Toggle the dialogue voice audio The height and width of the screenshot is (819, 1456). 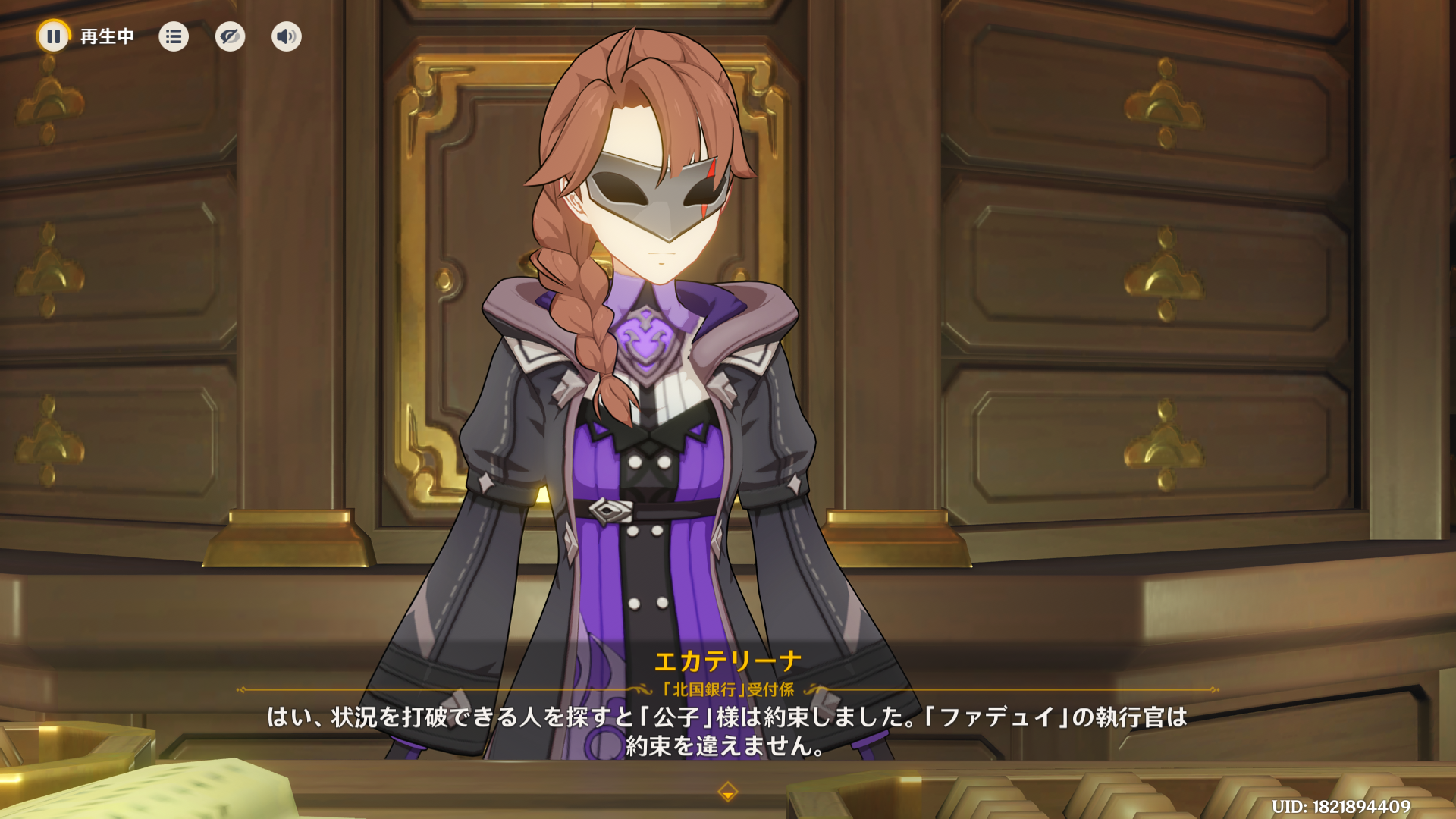tap(287, 36)
